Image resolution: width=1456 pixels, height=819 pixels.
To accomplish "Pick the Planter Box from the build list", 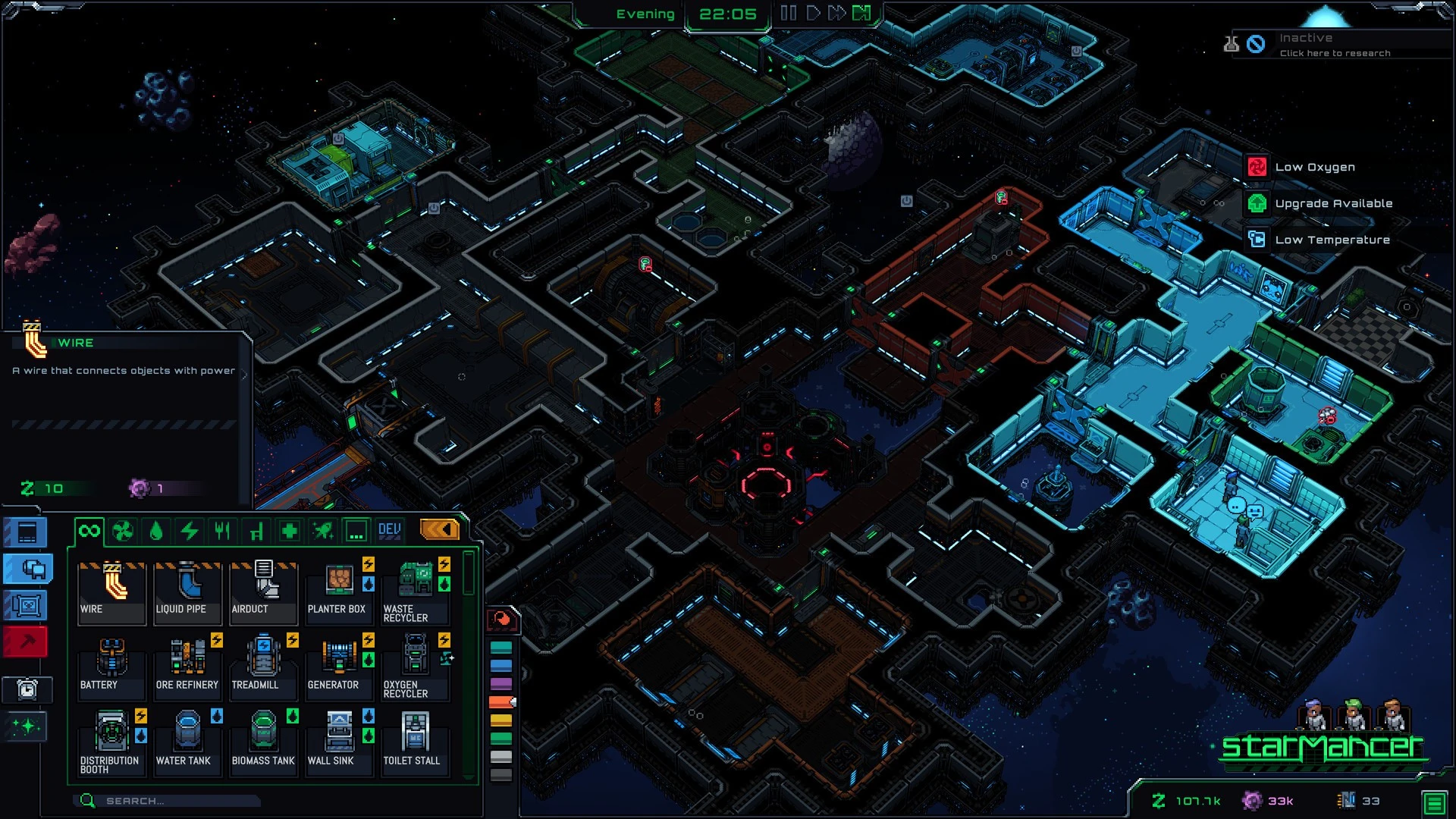I will [339, 592].
